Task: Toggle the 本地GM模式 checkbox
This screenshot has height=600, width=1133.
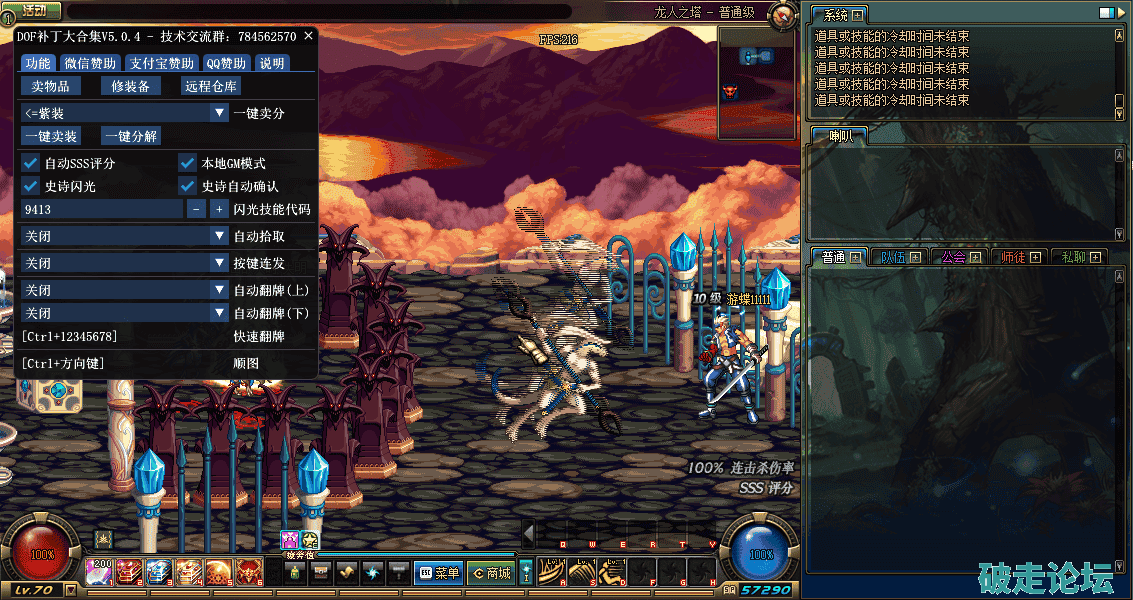Action: (187, 163)
